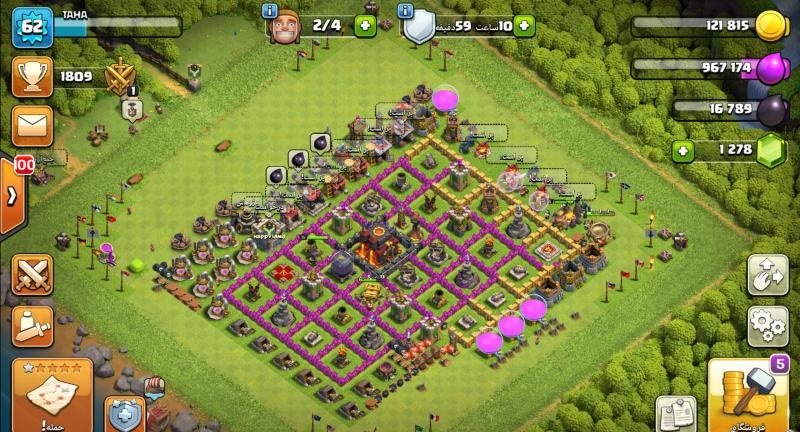
Task: Open the trophy leaderboard button
Action: 29,76
